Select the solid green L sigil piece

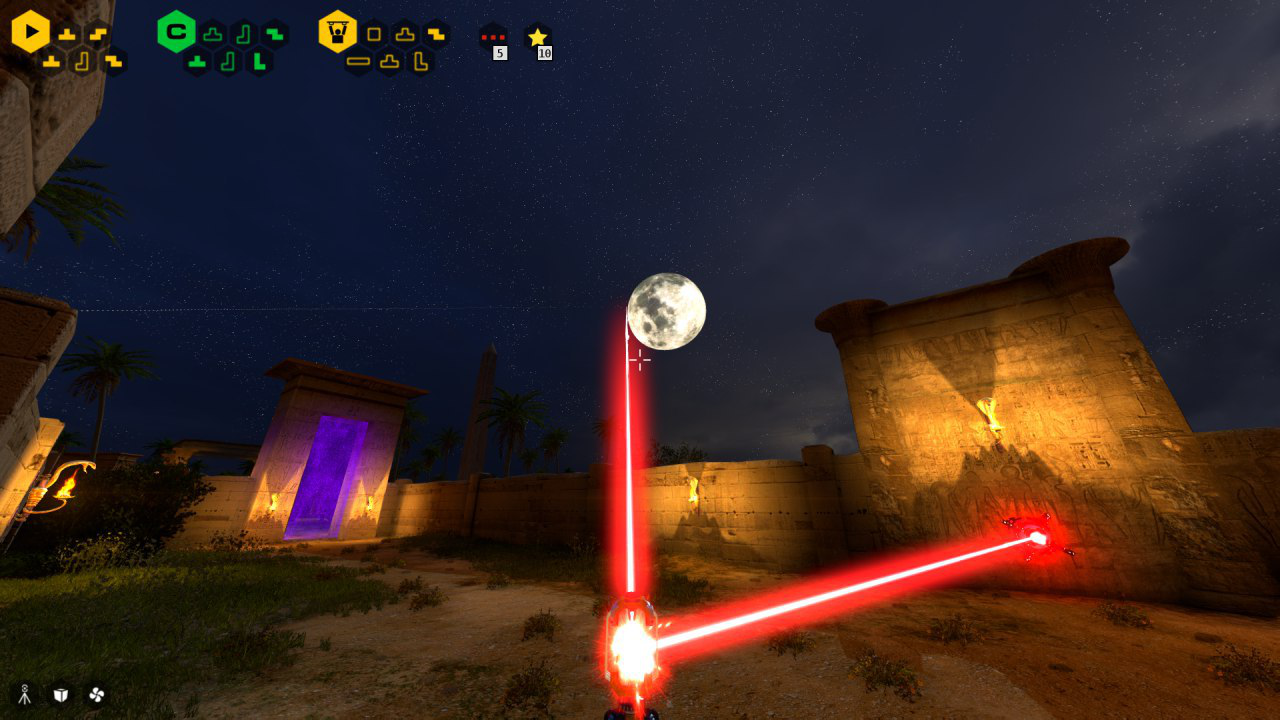coord(259,62)
